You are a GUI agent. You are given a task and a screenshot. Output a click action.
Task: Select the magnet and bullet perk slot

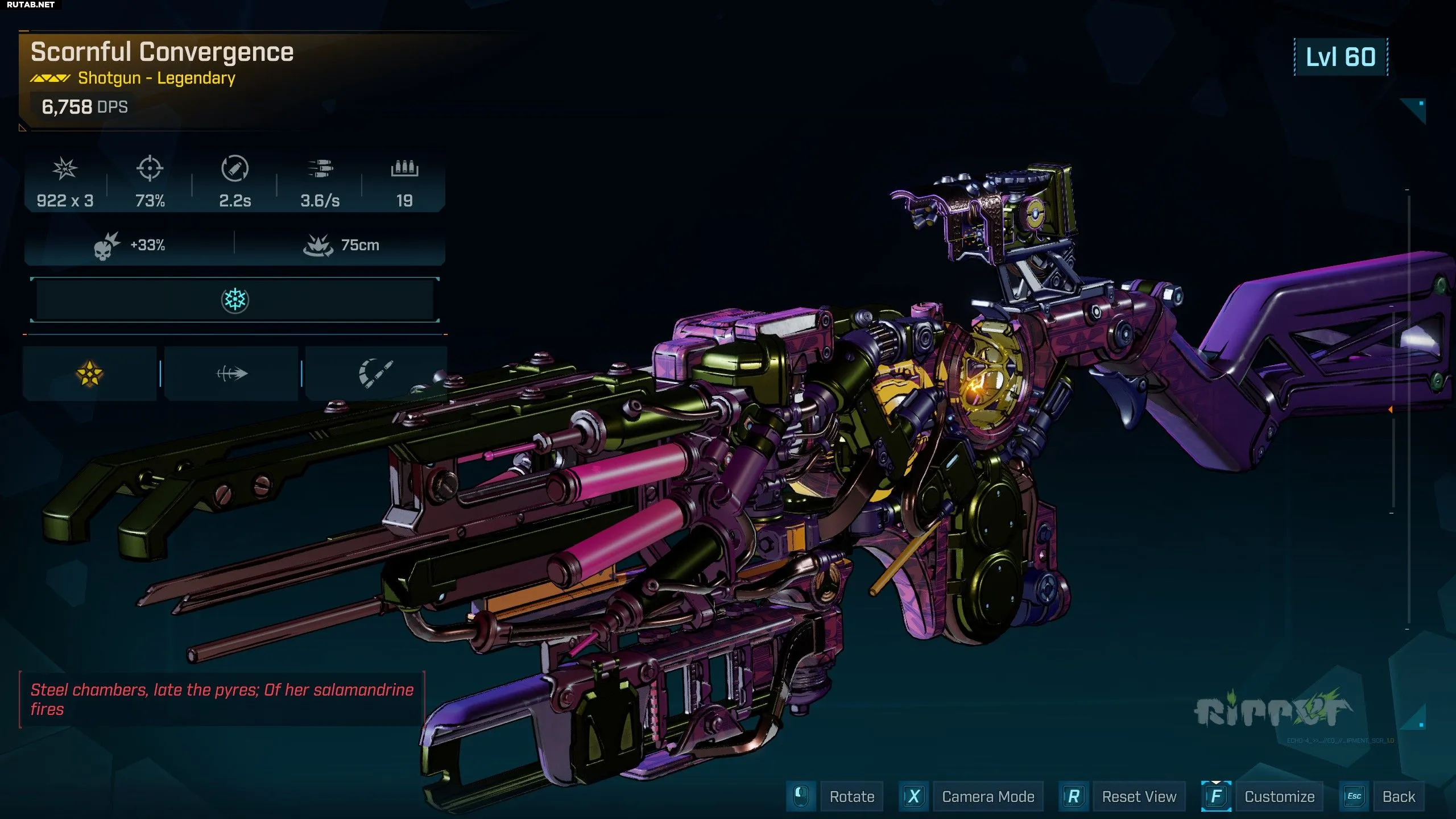pyautogui.click(x=375, y=374)
